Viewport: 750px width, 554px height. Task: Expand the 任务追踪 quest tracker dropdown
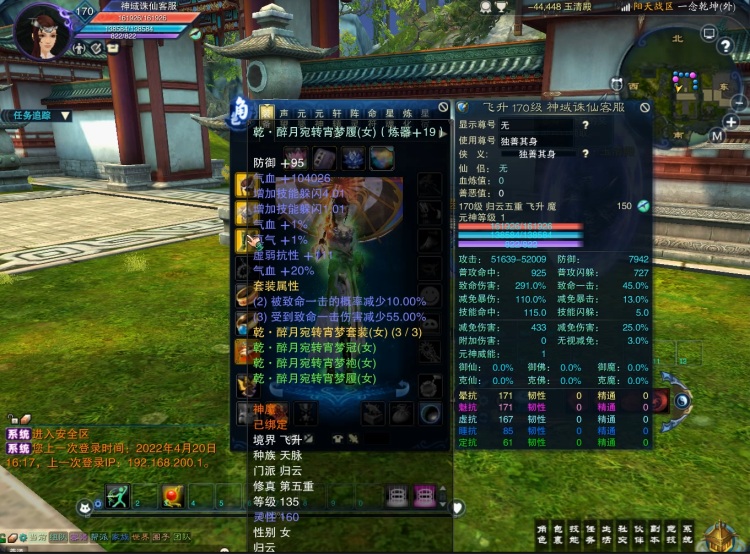click(65, 116)
